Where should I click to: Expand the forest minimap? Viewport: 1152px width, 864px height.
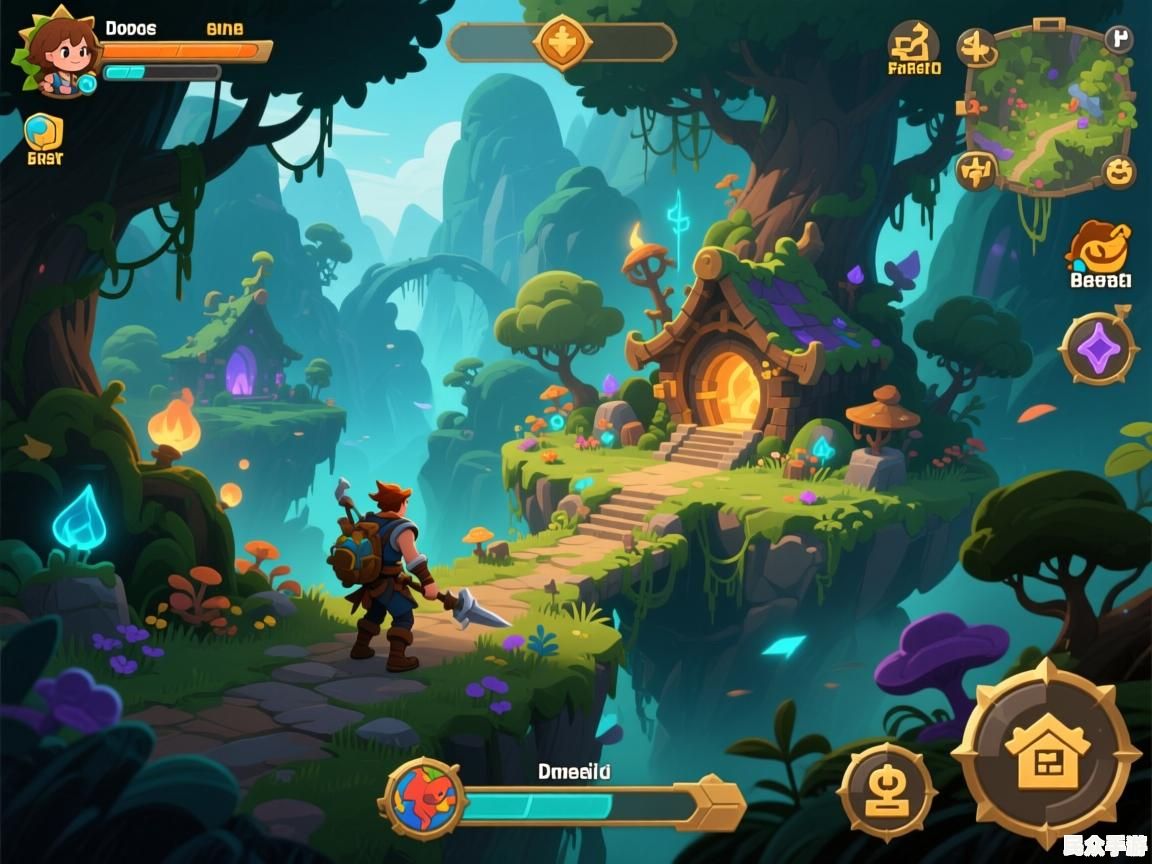click(1046, 108)
